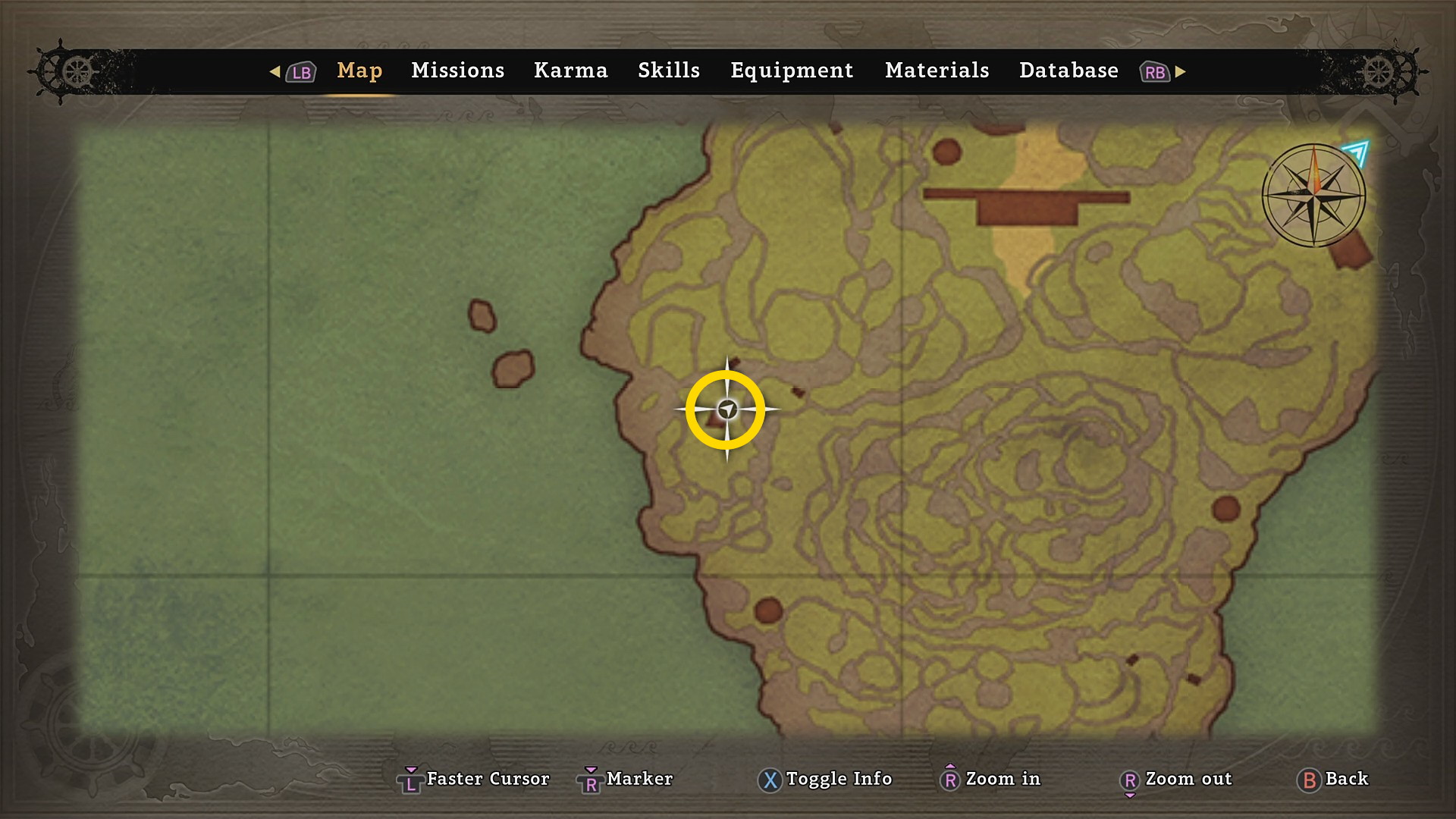Switch to the Database tab
Screen dimensions: 1456x819
pyautogui.click(x=1068, y=71)
